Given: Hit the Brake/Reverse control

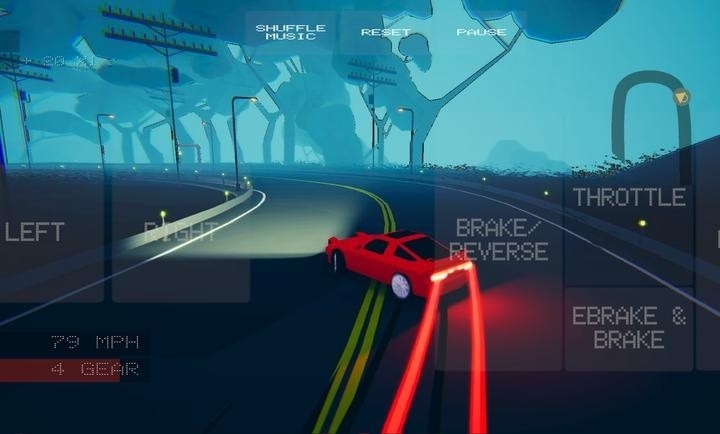Looking at the screenshot, I should point(500,240).
